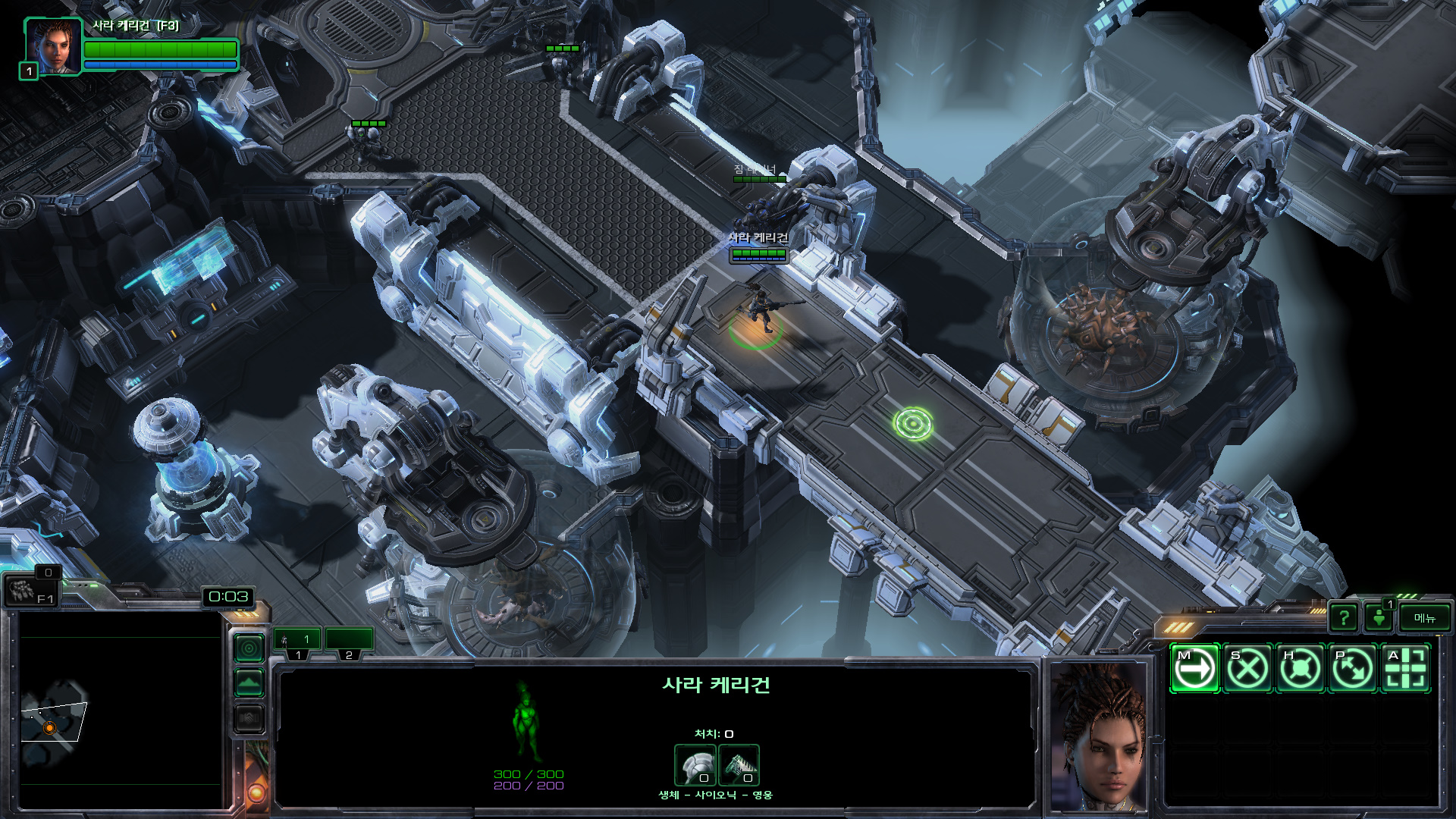Open the question mark help button
Image resolution: width=1456 pixels, height=819 pixels.
pyautogui.click(x=1344, y=618)
